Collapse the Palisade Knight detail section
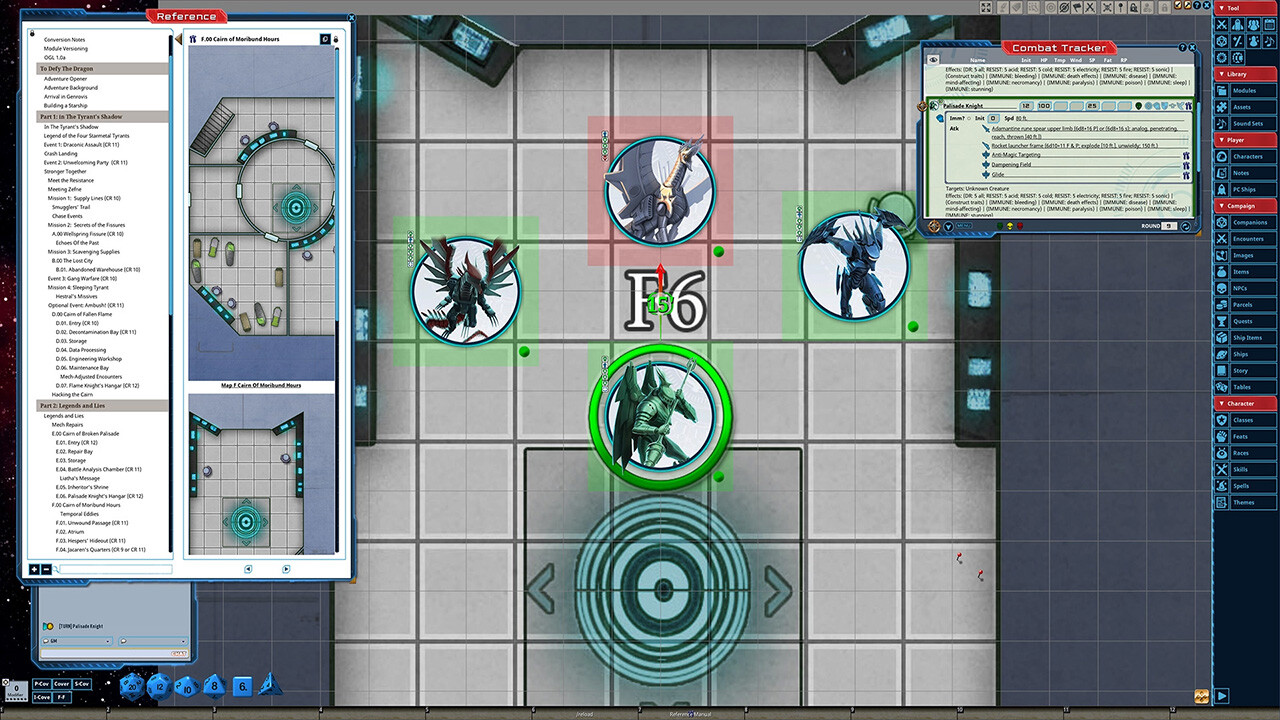The height and width of the screenshot is (720, 1280). click(x=941, y=118)
